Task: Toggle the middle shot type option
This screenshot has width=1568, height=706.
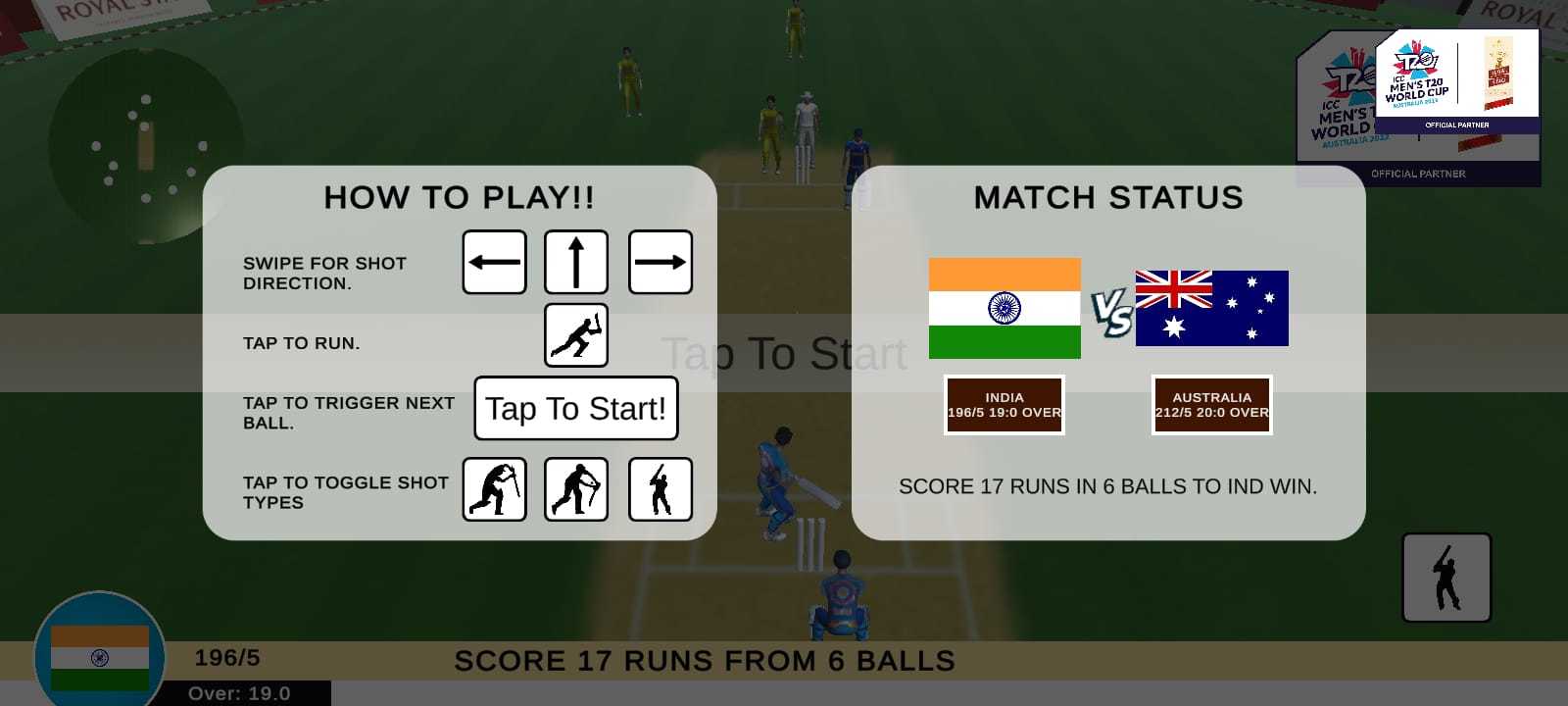Action: coord(576,489)
